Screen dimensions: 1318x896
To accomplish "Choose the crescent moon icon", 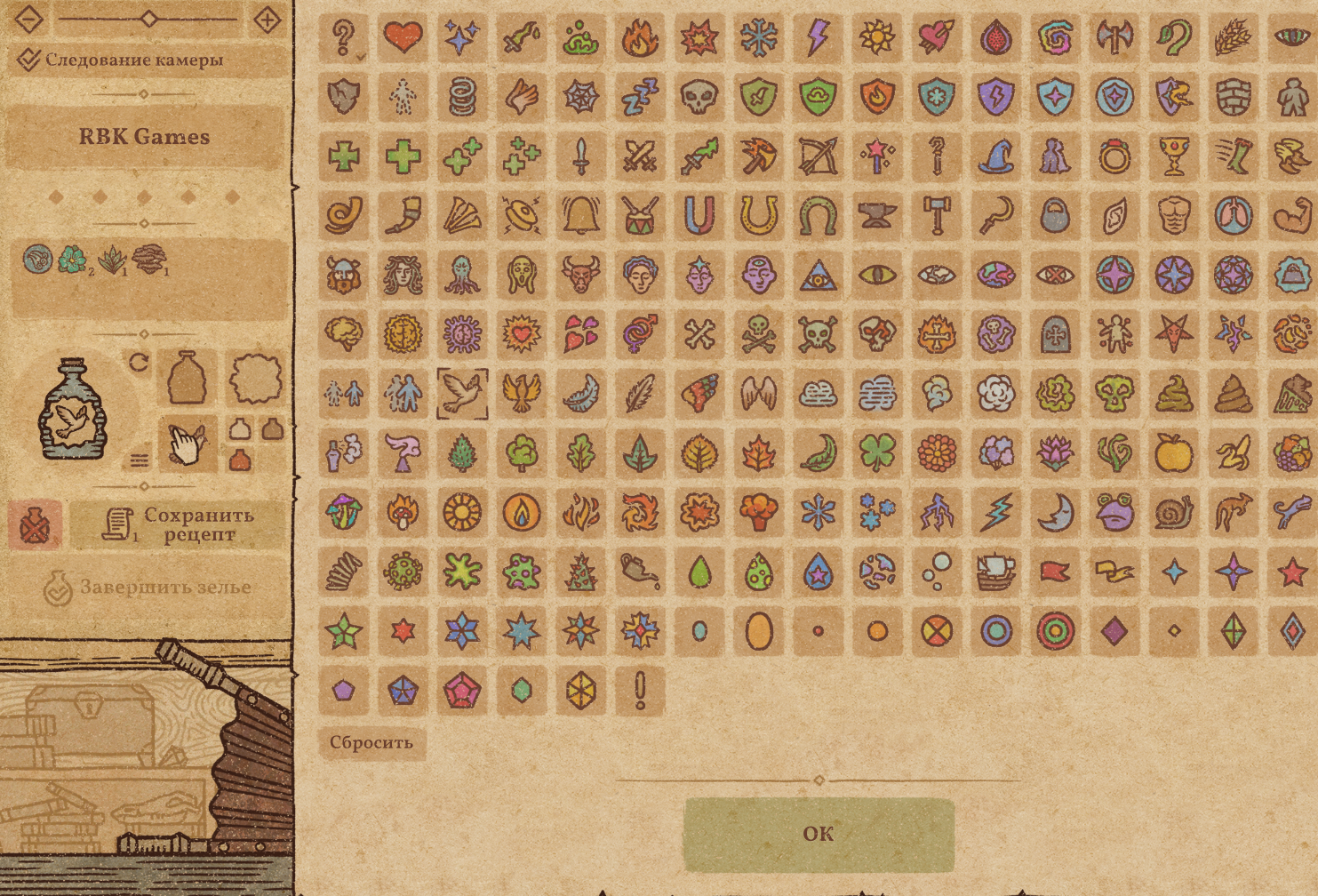I will [x=1056, y=513].
